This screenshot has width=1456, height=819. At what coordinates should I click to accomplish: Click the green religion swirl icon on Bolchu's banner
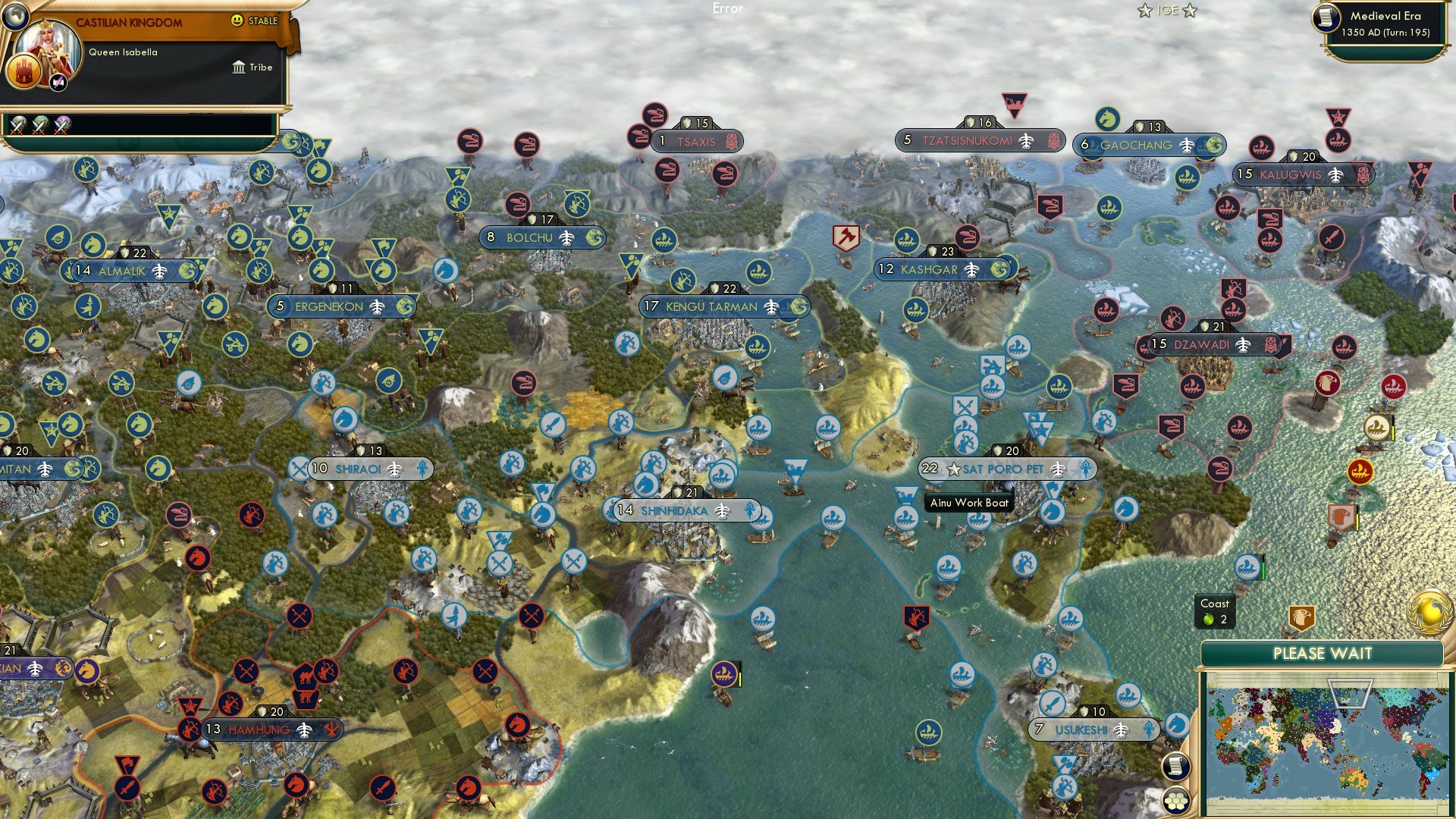click(594, 237)
